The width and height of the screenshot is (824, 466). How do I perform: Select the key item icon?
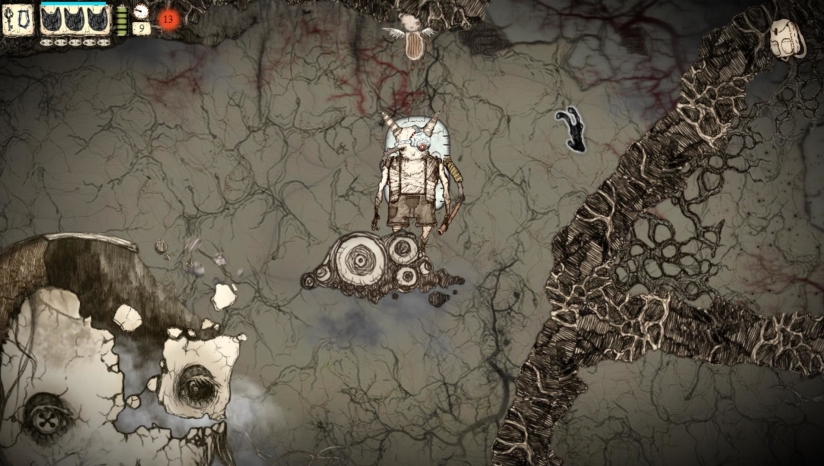[12, 18]
